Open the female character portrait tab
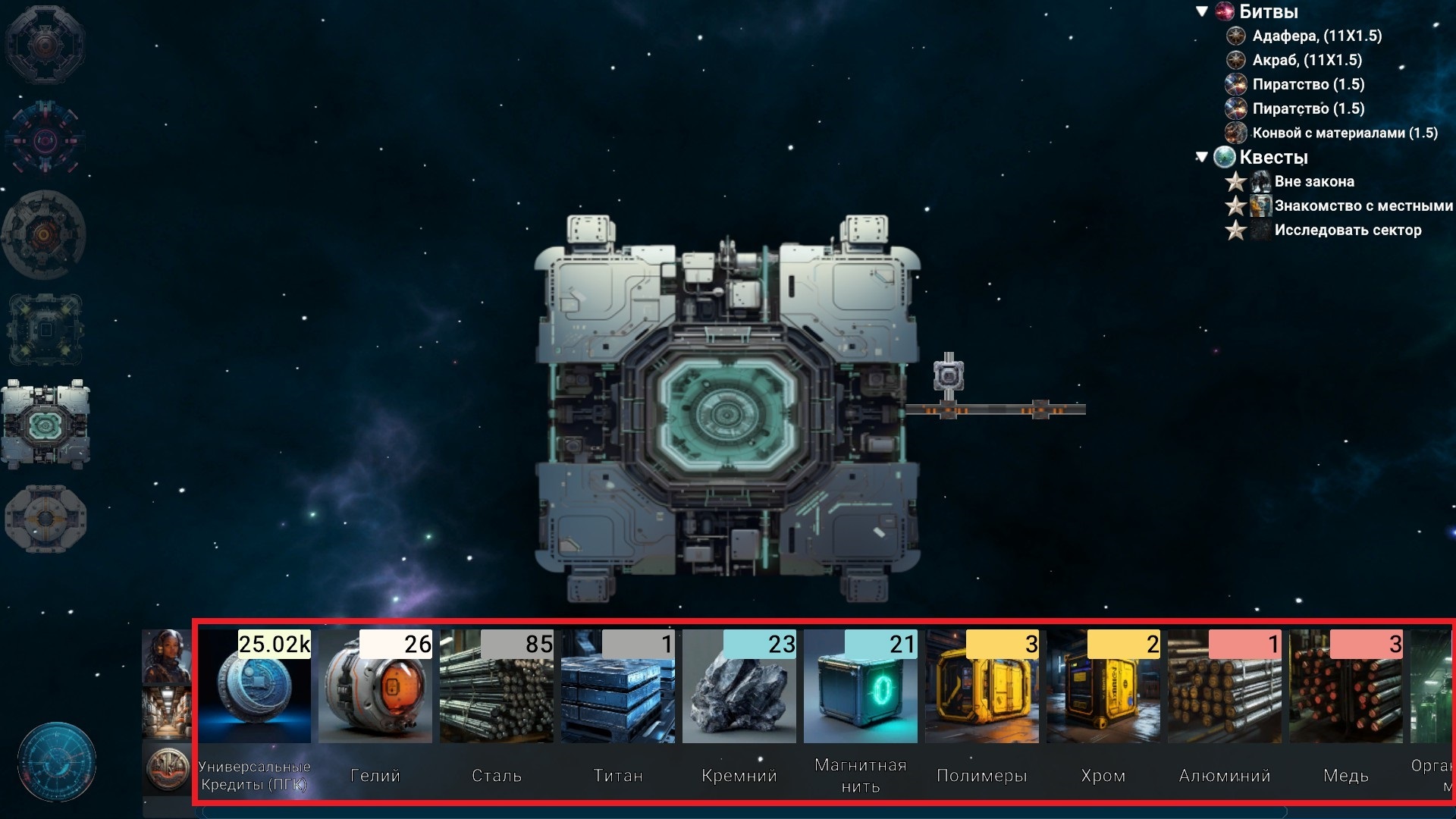The height and width of the screenshot is (819, 1456). coord(166,656)
